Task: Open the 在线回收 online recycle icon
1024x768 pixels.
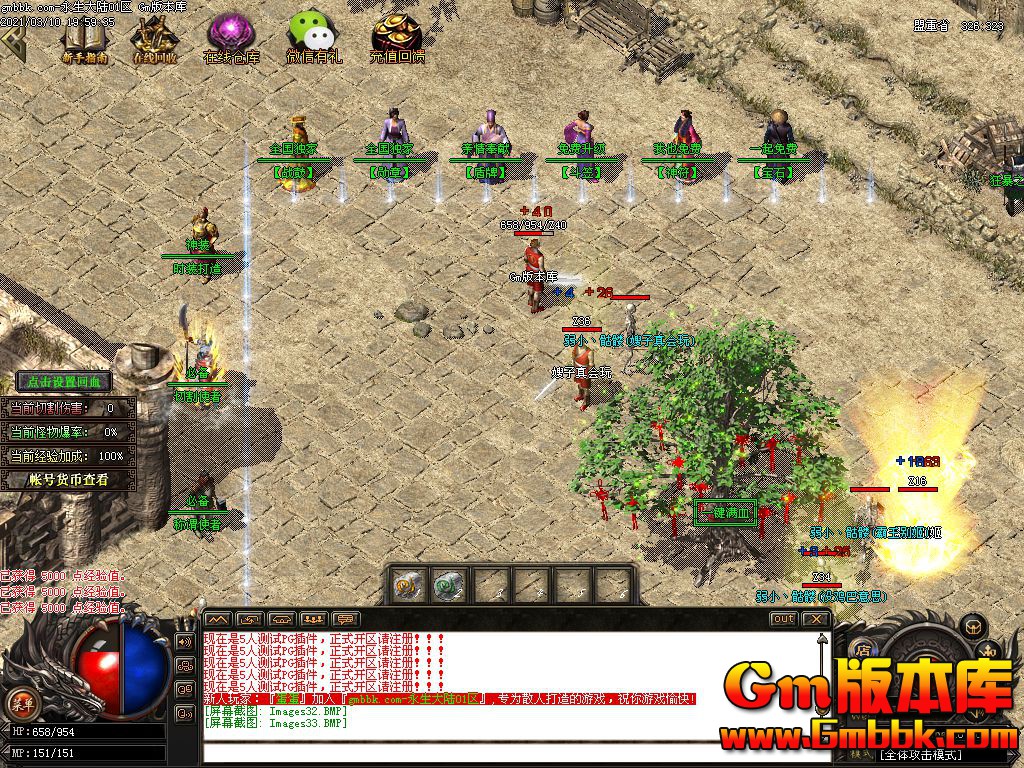Action: [x=154, y=40]
